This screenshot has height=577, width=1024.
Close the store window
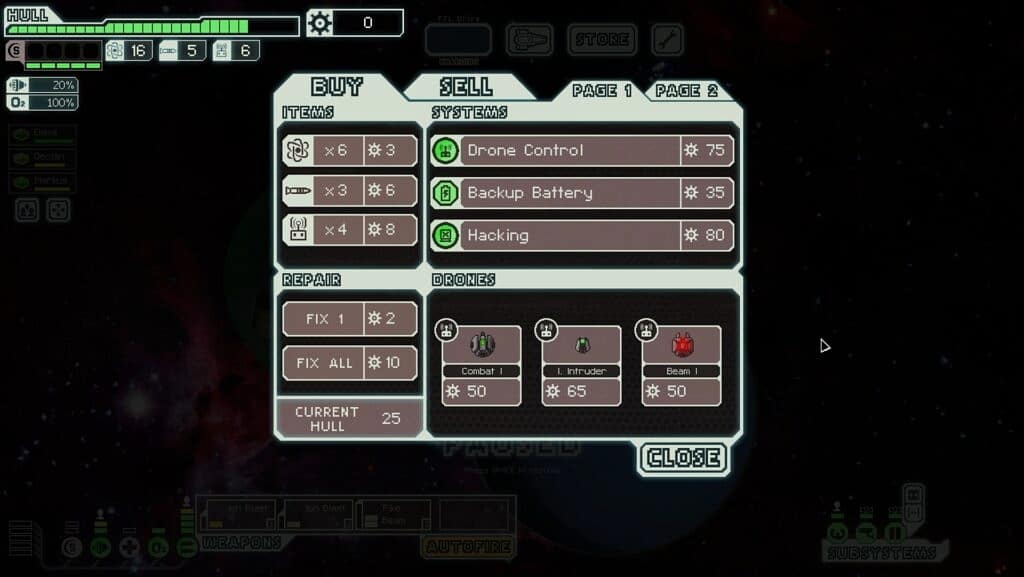tap(684, 458)
